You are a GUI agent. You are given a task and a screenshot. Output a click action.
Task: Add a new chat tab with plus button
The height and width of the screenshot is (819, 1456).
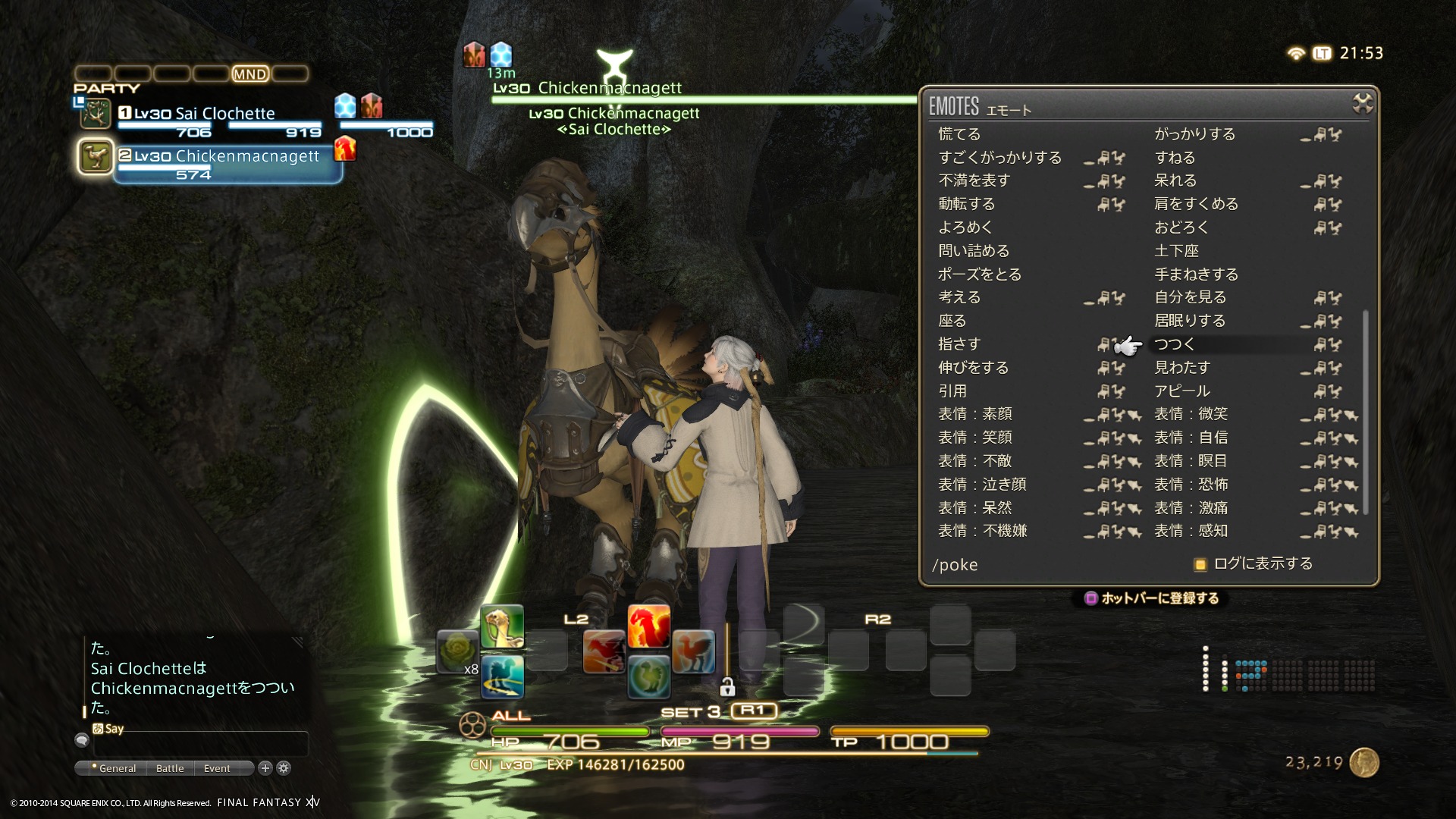click(x=265, y=768)
